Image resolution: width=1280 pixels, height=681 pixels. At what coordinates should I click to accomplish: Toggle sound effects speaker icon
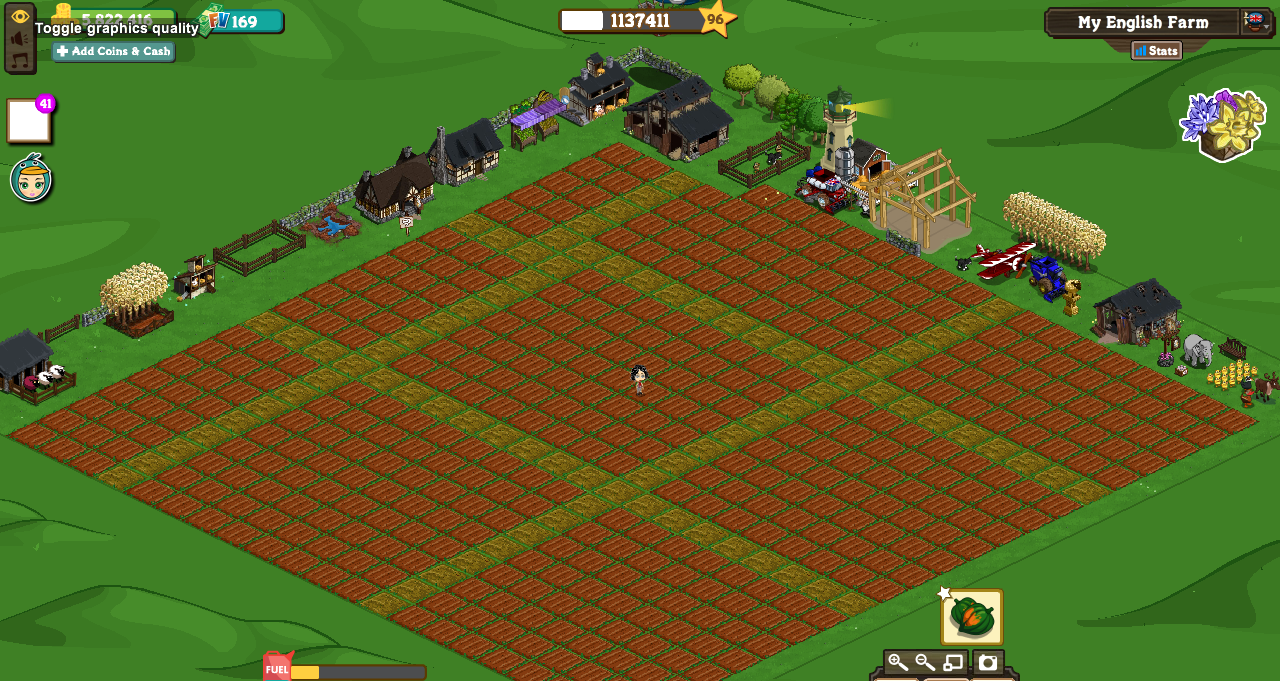pyautogui.click(x=20, y=39)
